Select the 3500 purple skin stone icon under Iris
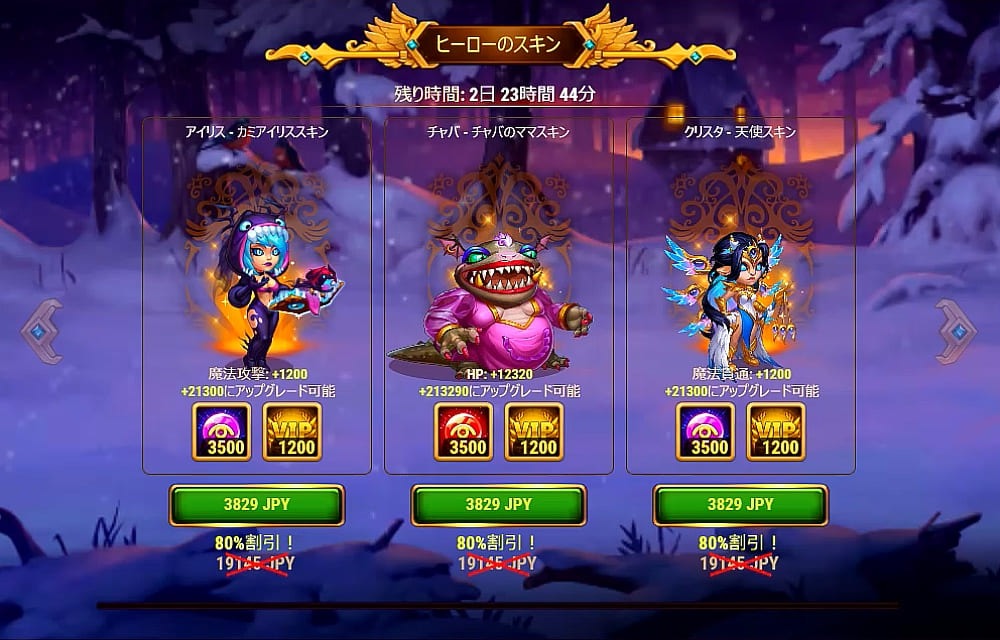Image resolution: width=1000 pixels, height=640 pixels. click(x=222, y=431)
